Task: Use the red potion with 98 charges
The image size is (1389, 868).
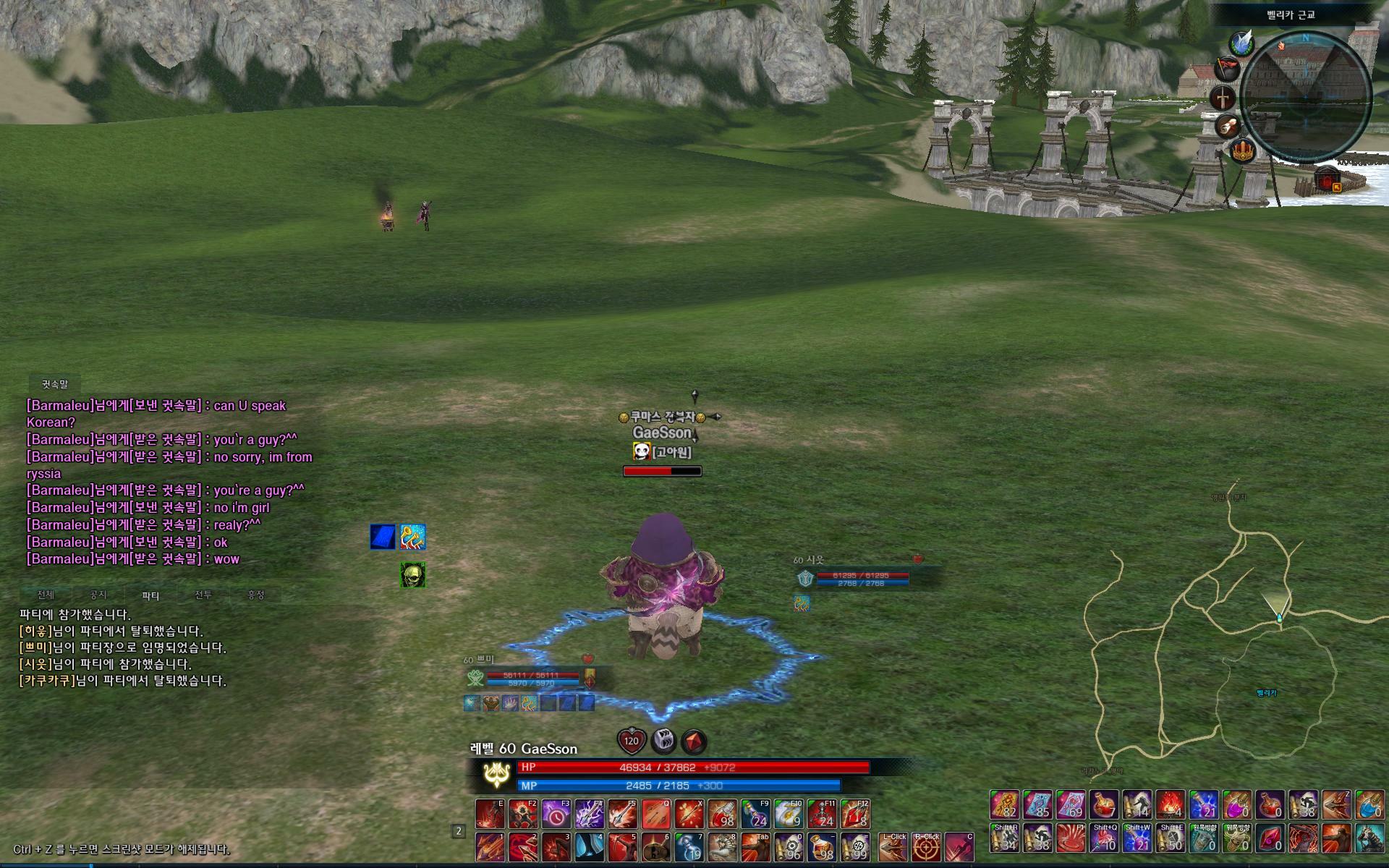Action: [x=722, y=814]
